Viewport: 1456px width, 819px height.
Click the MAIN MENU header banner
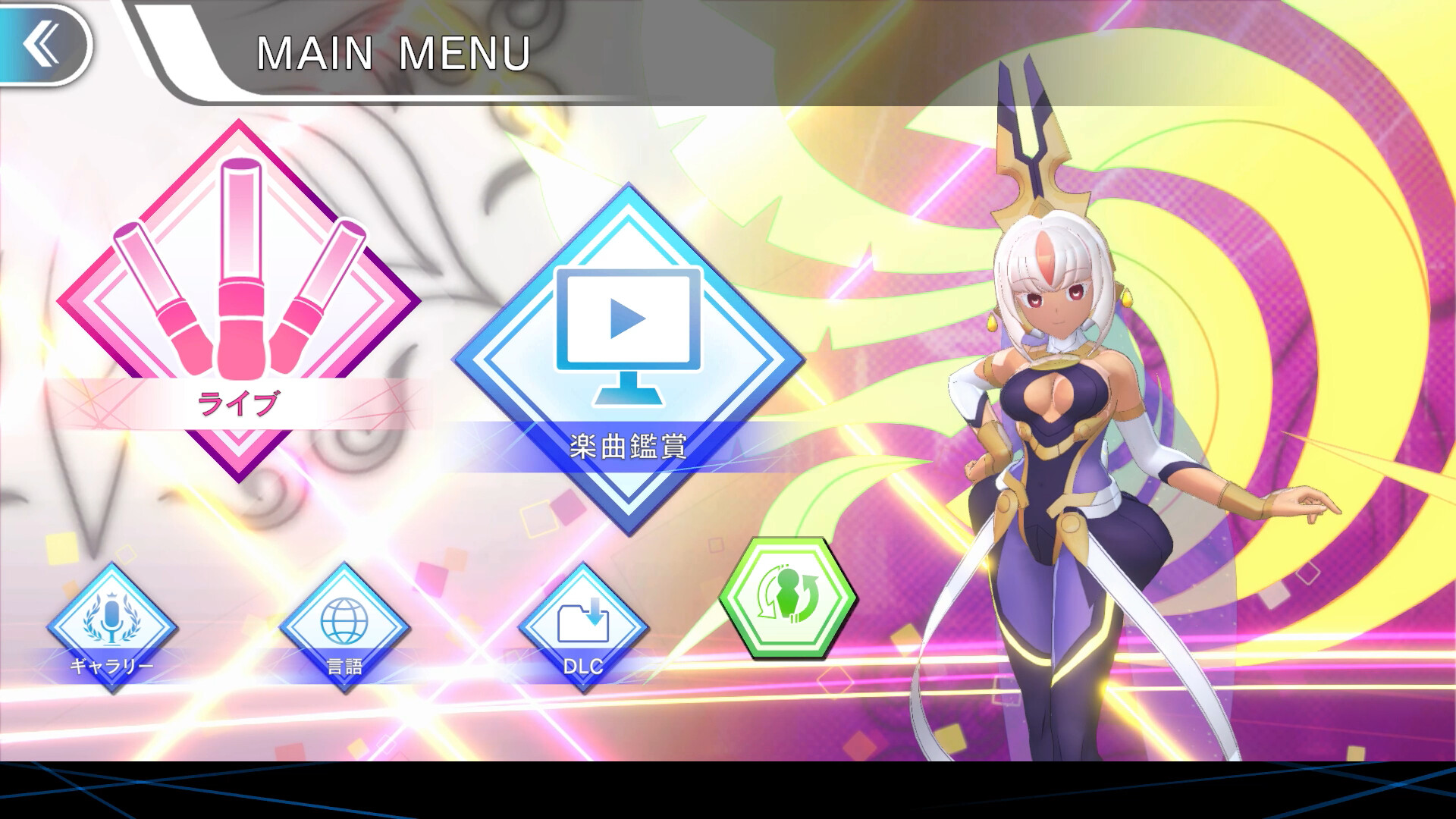394,53
